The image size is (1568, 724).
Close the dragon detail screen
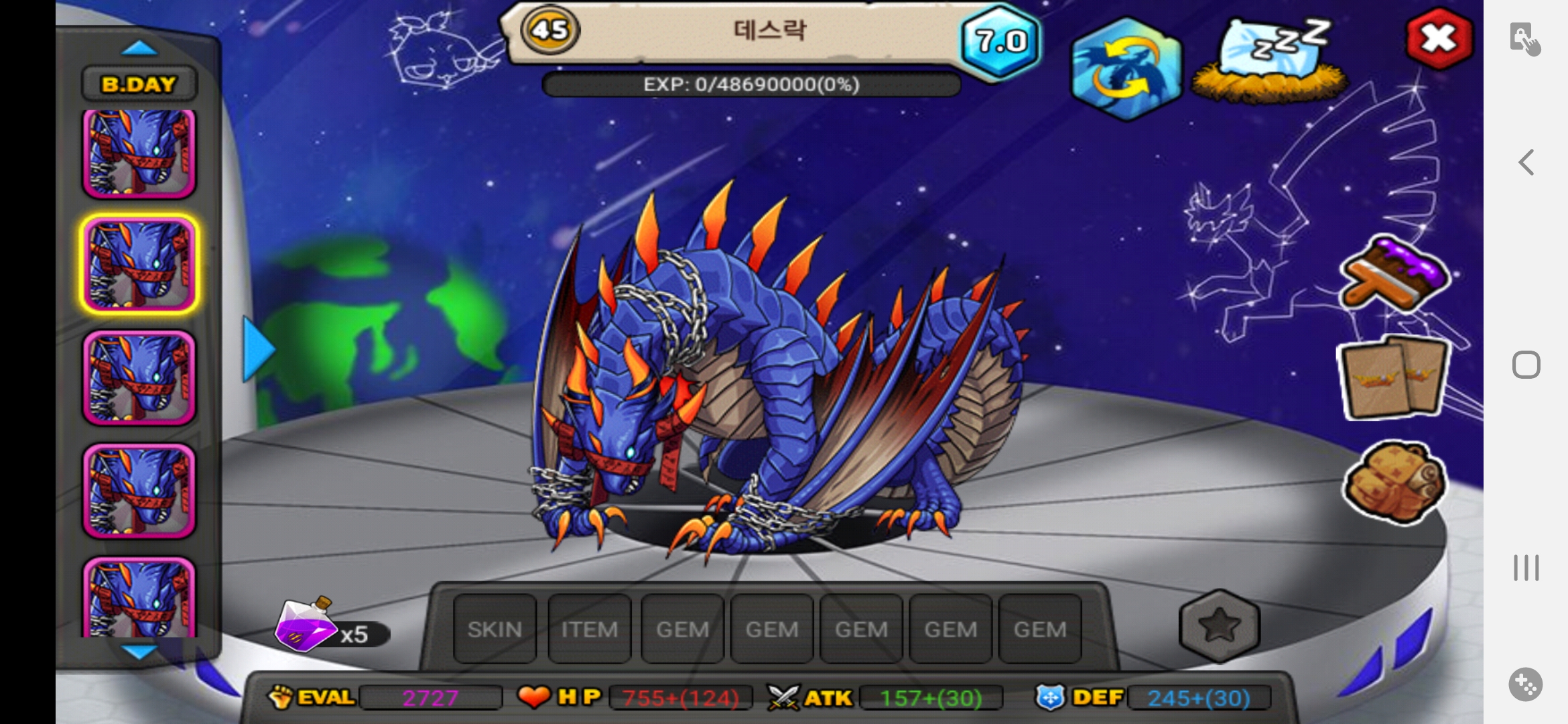[1438, 39]
